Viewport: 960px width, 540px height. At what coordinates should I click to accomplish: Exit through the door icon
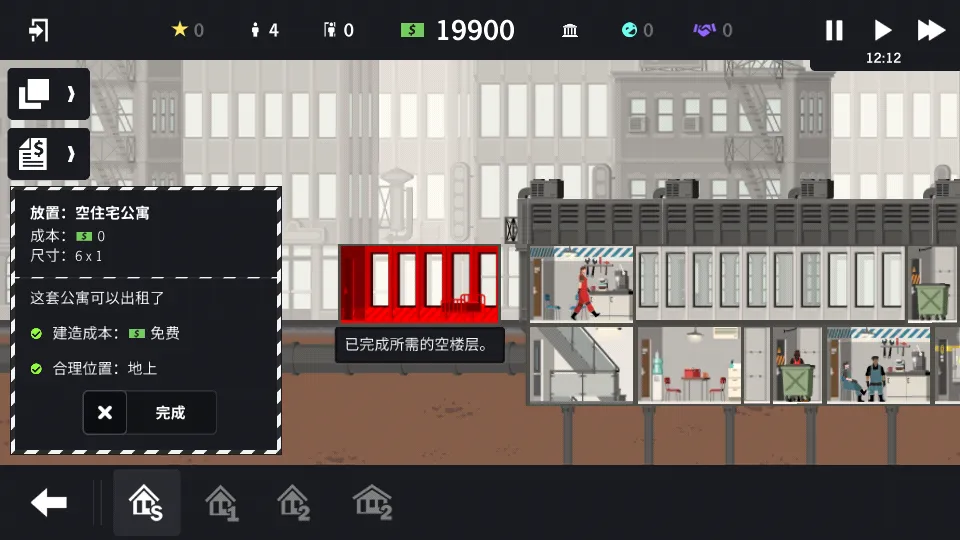pyautogui.click(x=39, y=30)
